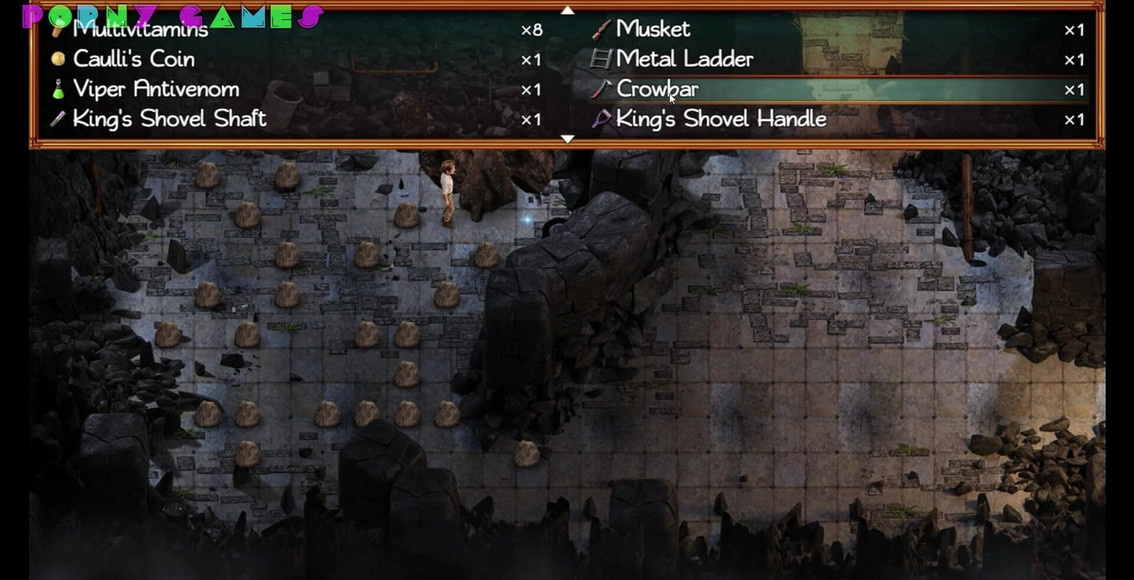Click the down arrow below the item list
The height and width of the screenshot is (580, 1134).
[x=567, y=139]
